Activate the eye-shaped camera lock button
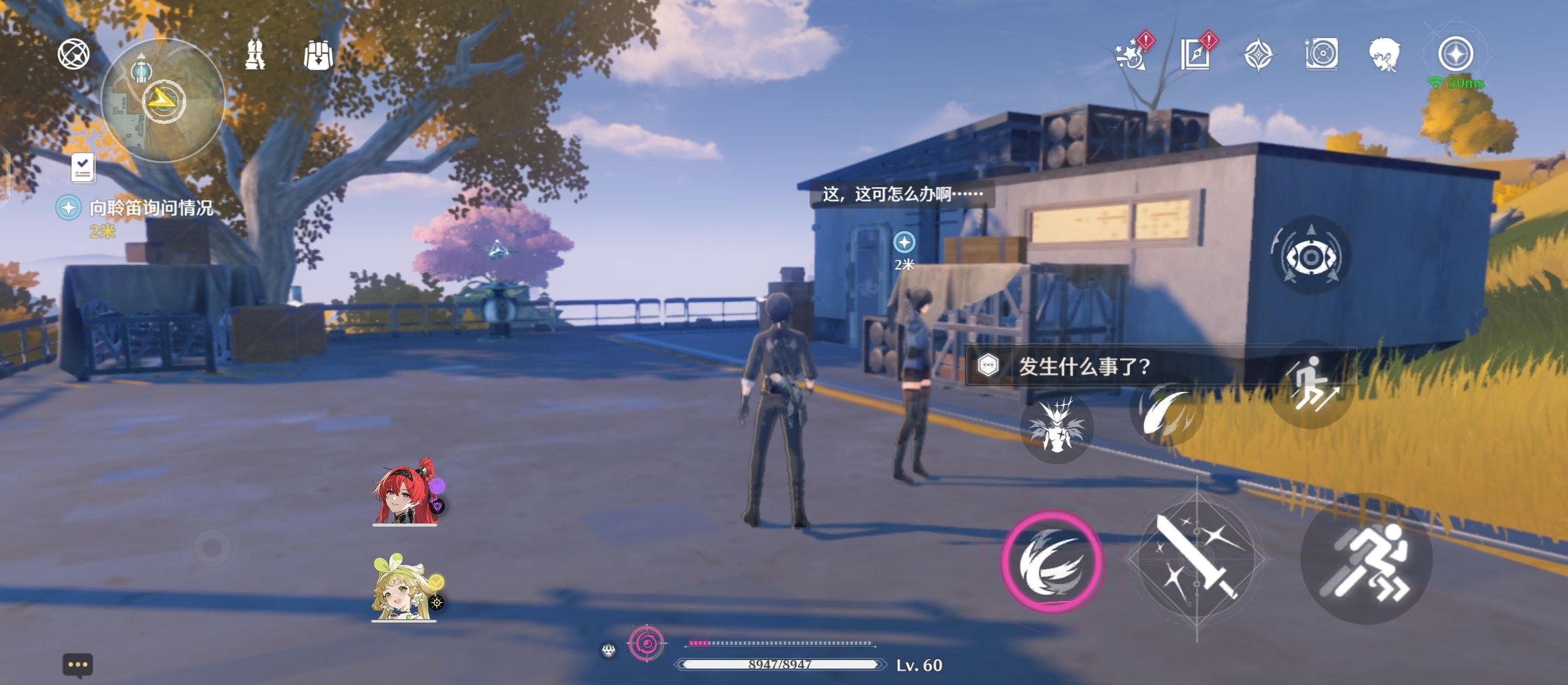 coord(1311,256)
